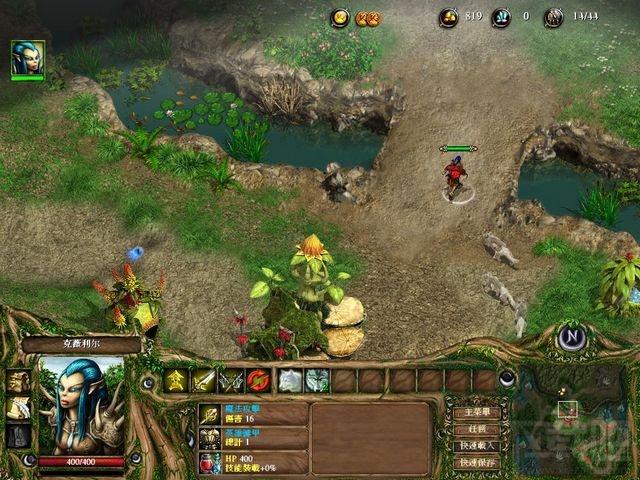Click the large hero portrait of 克蕾利尔
The image size is (640, 480).
point(80,405)
